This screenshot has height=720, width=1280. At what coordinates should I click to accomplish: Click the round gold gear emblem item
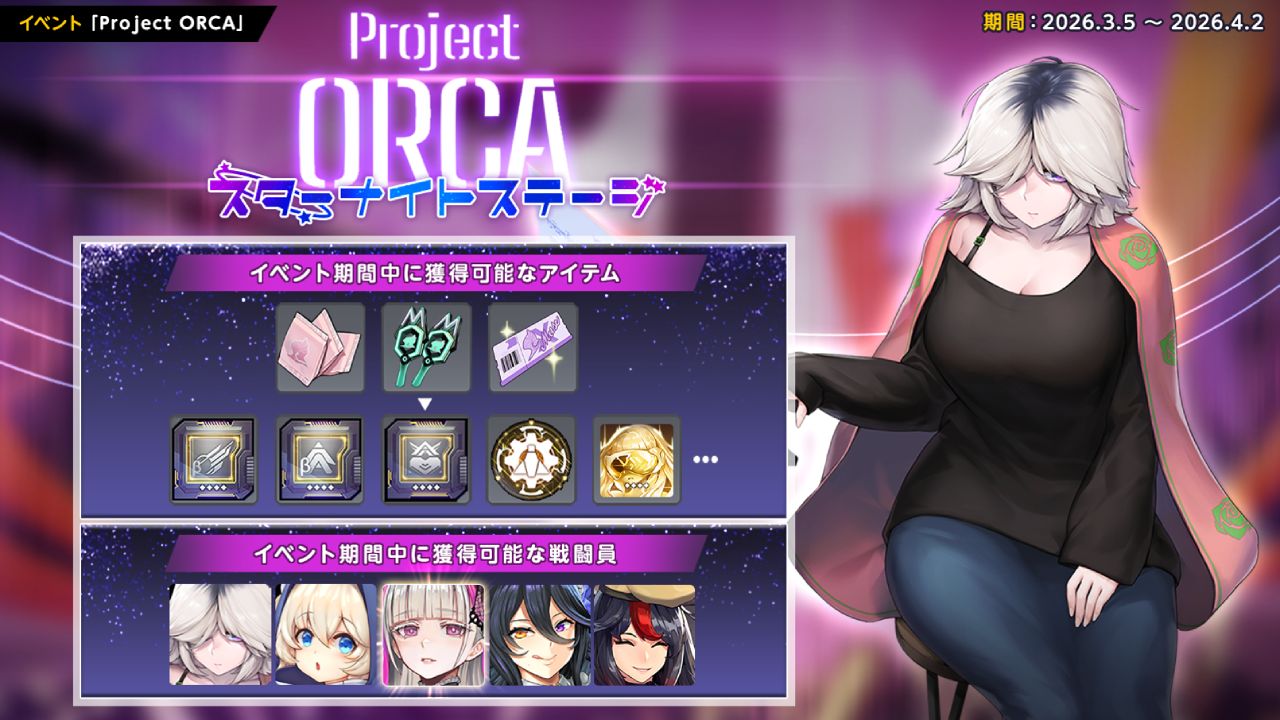532,460
